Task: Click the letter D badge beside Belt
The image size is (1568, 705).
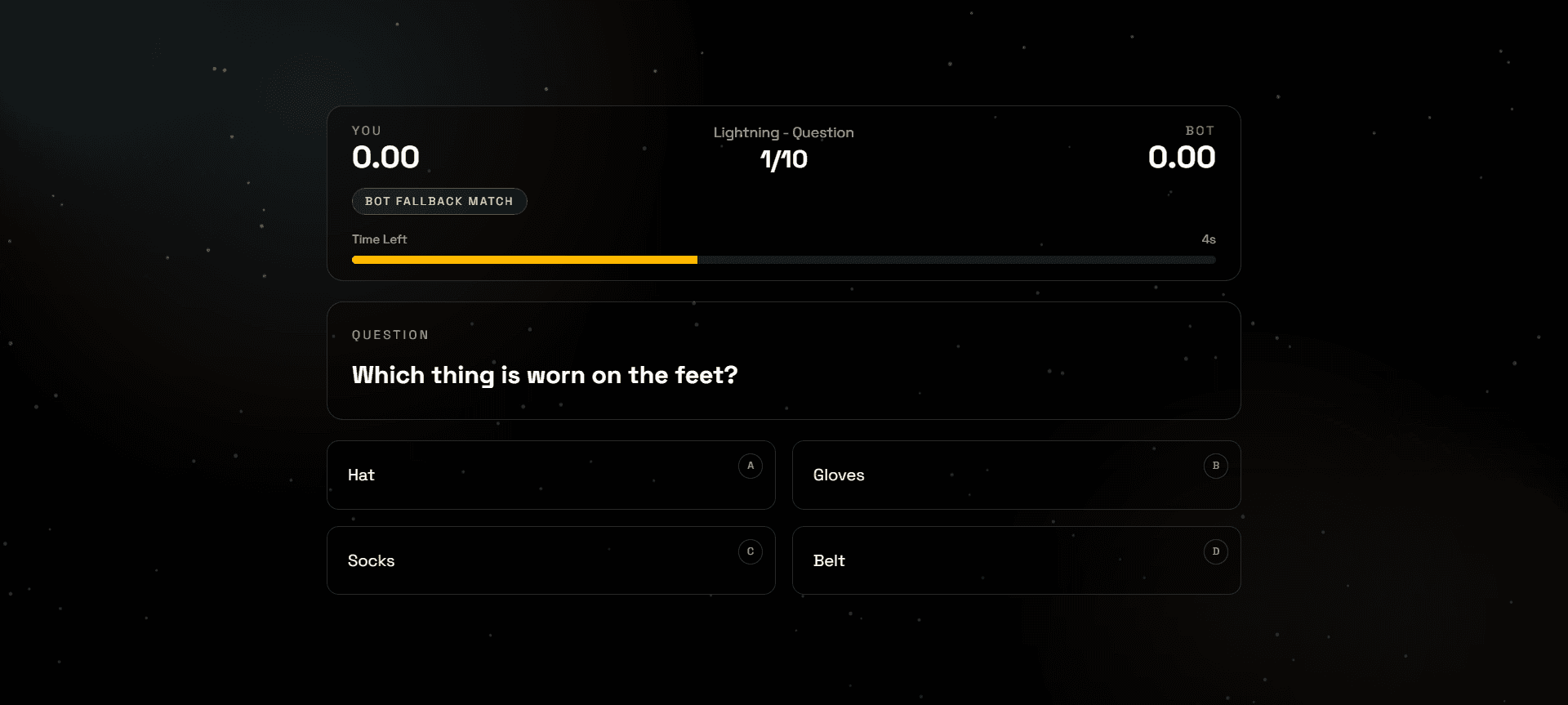Action: [x=1215, y=551]
